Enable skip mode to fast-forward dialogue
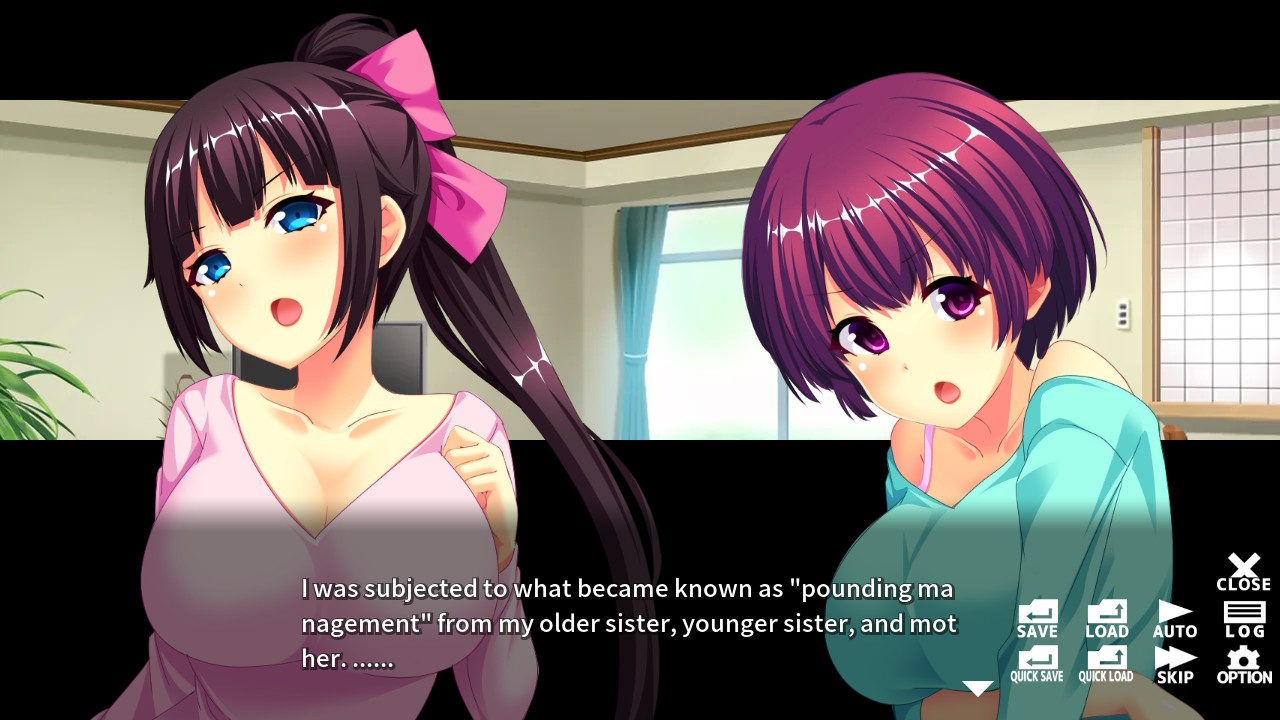 click(x=1175, y=663)
